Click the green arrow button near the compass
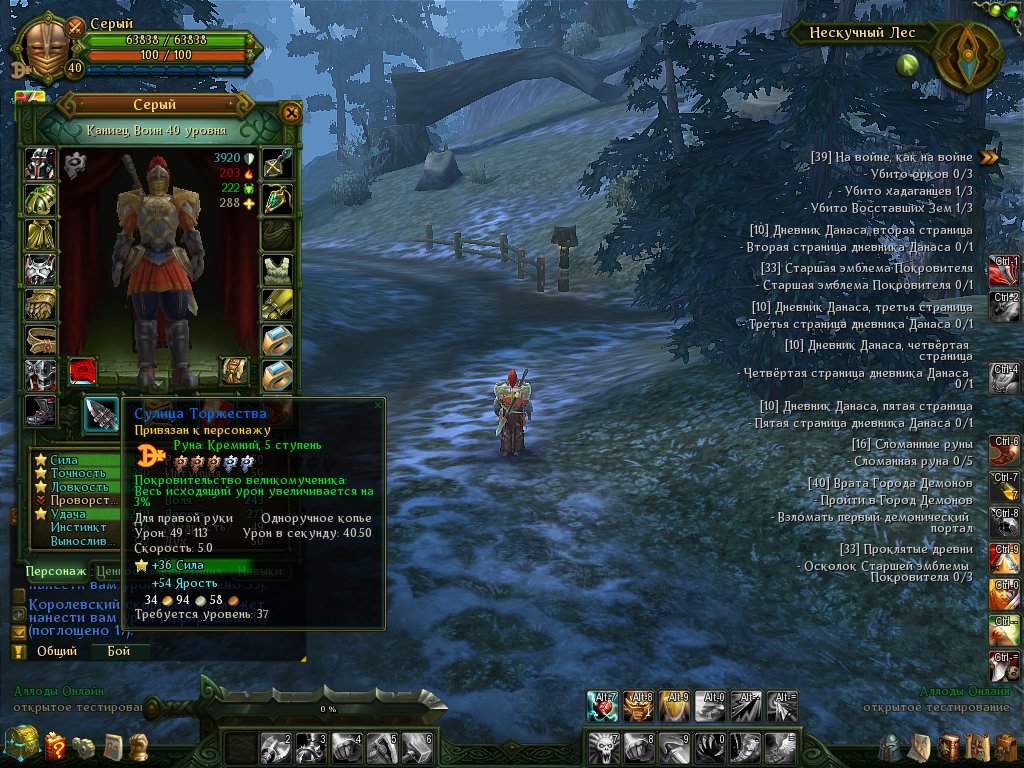The image size is (1024, 768). [908, 66]
